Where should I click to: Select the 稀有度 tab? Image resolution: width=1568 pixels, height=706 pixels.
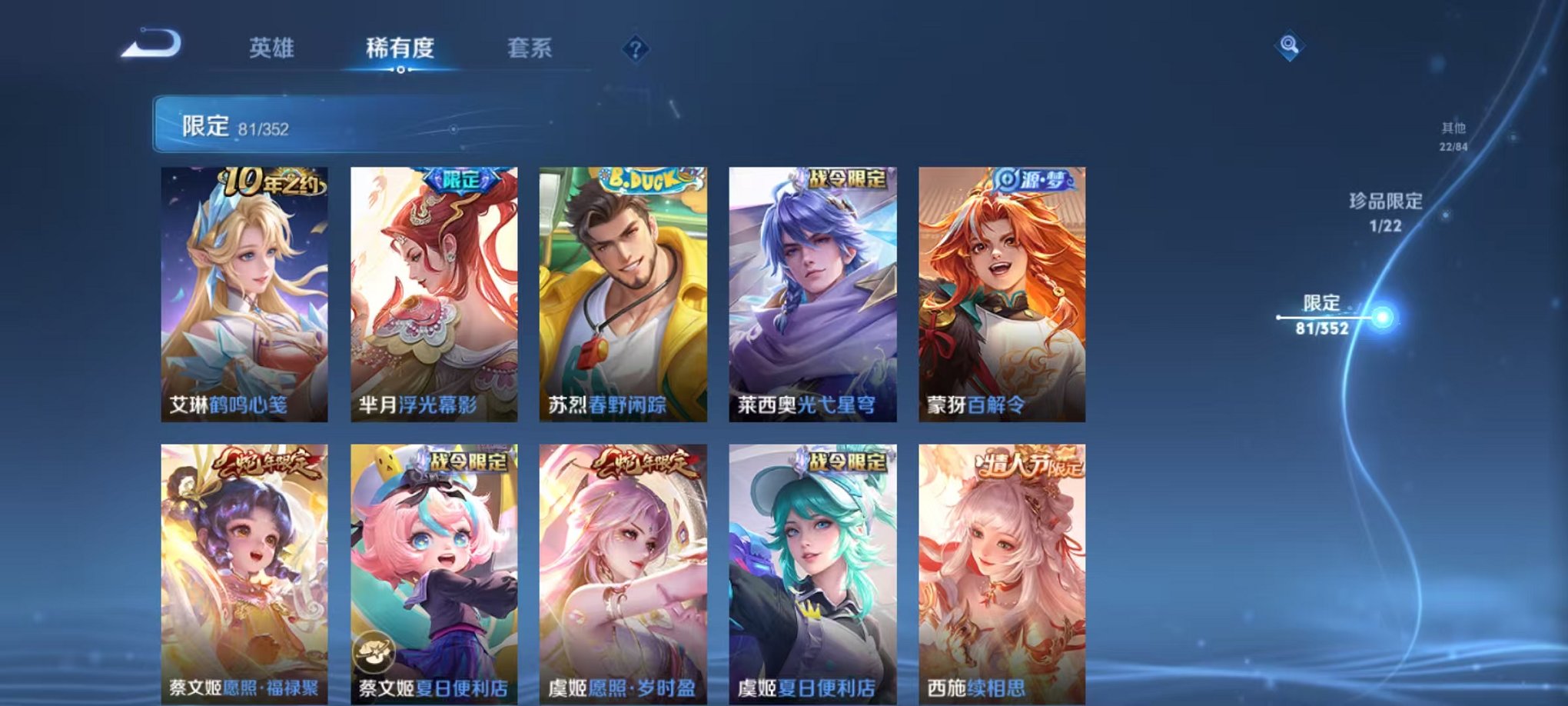pos(401,48)
